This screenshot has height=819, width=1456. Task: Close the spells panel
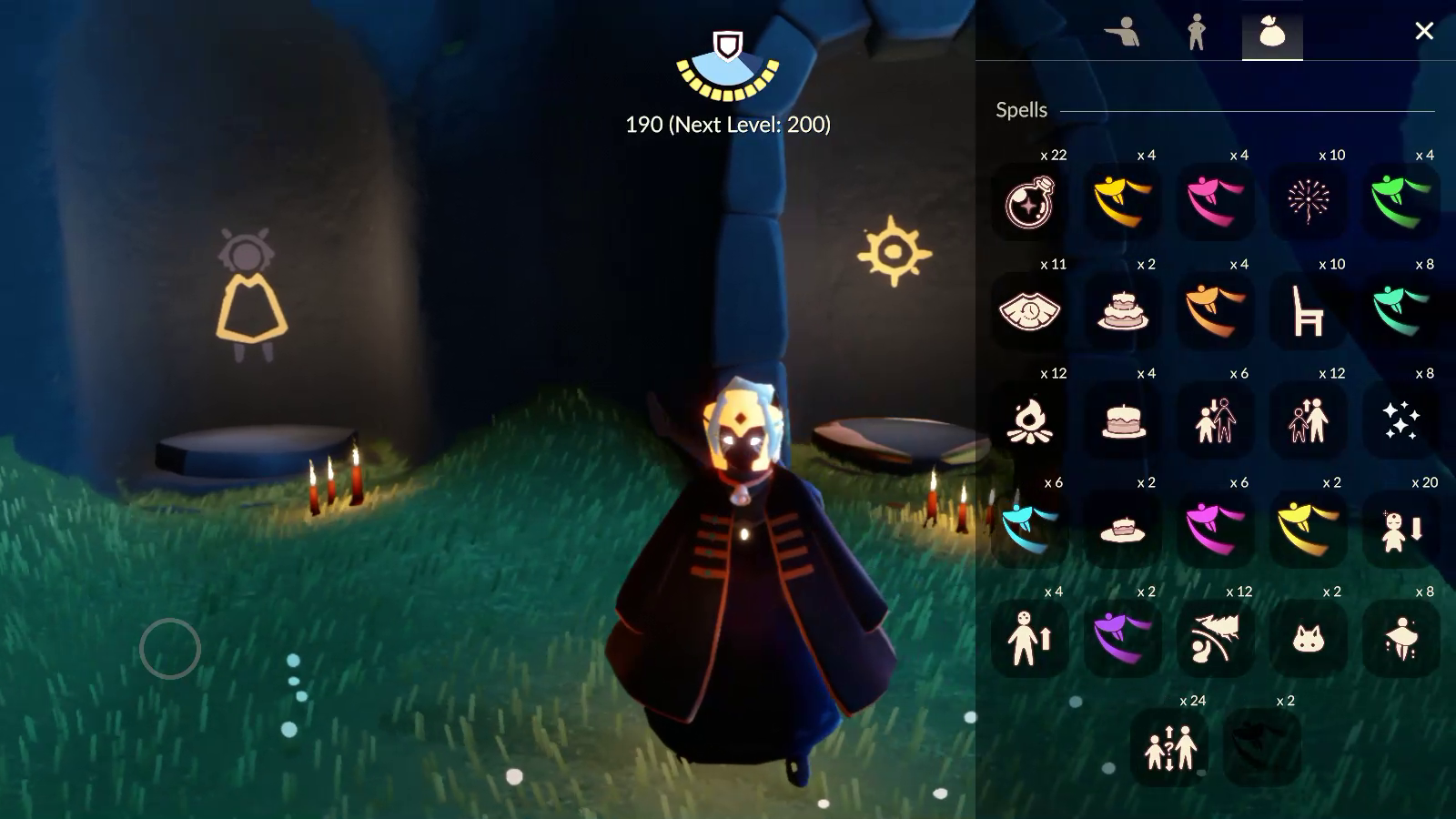click(x=1424, y=32)
